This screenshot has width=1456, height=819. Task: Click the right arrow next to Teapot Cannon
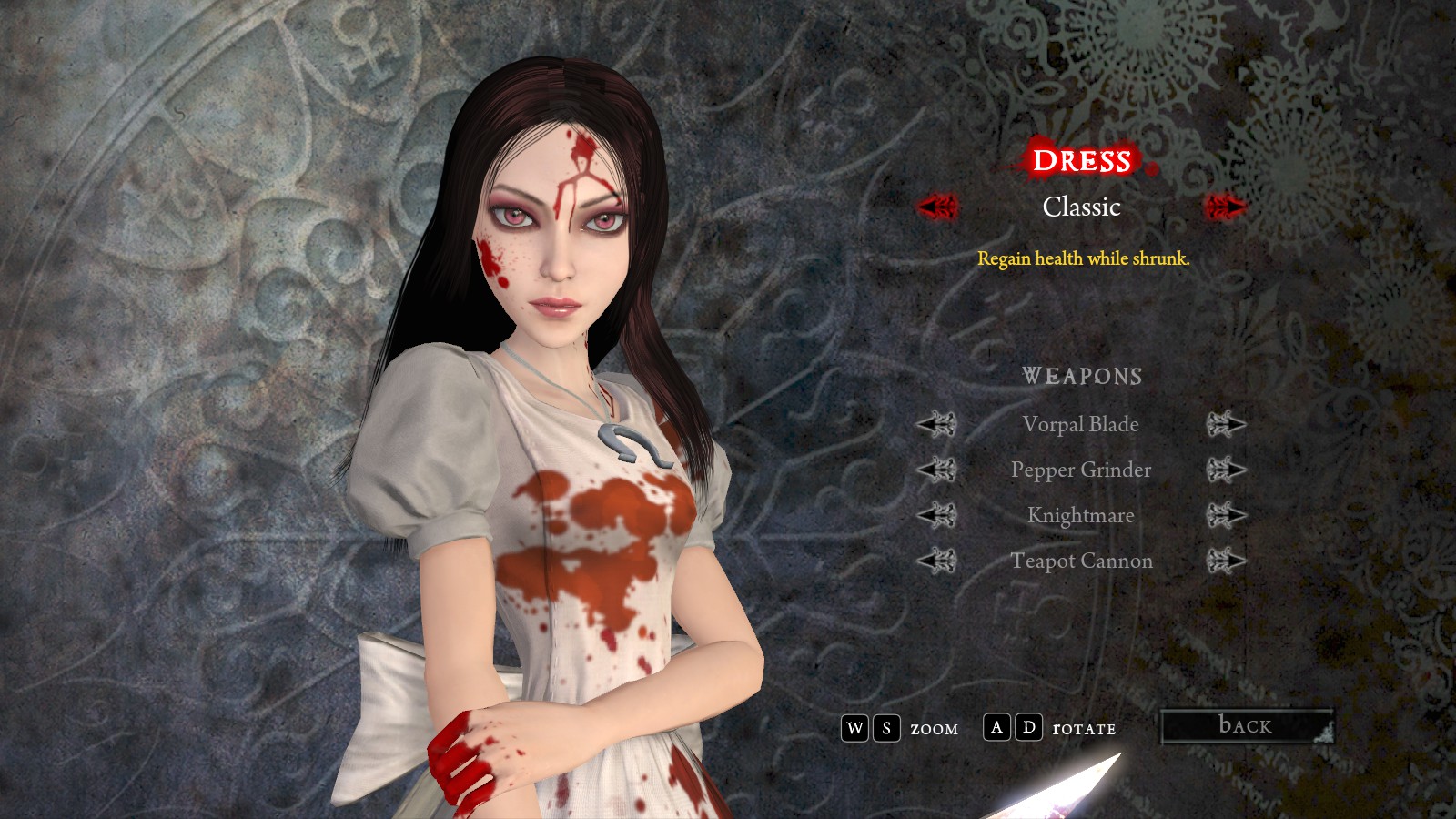pos(1225,561)
